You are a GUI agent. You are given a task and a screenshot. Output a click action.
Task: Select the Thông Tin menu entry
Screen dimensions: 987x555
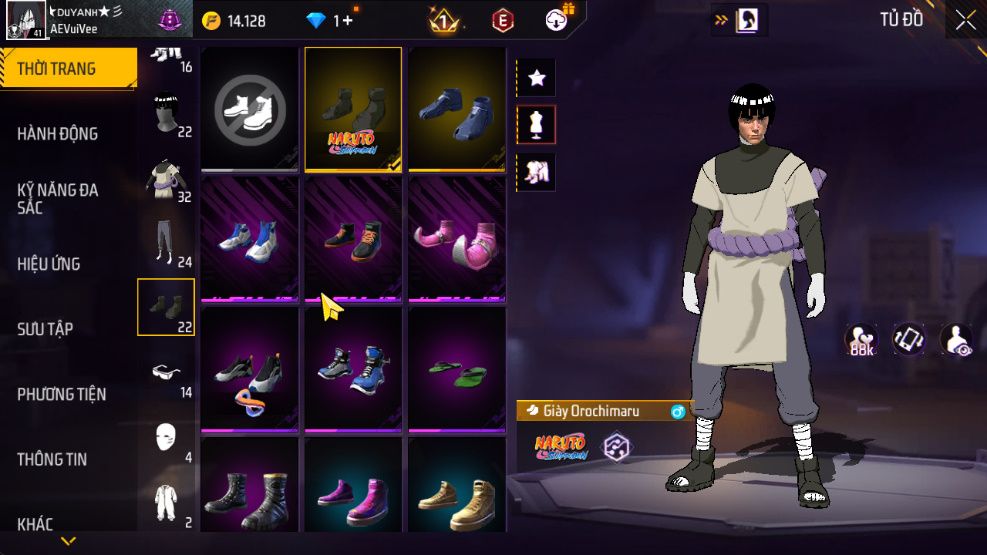[x=52, y=459]
